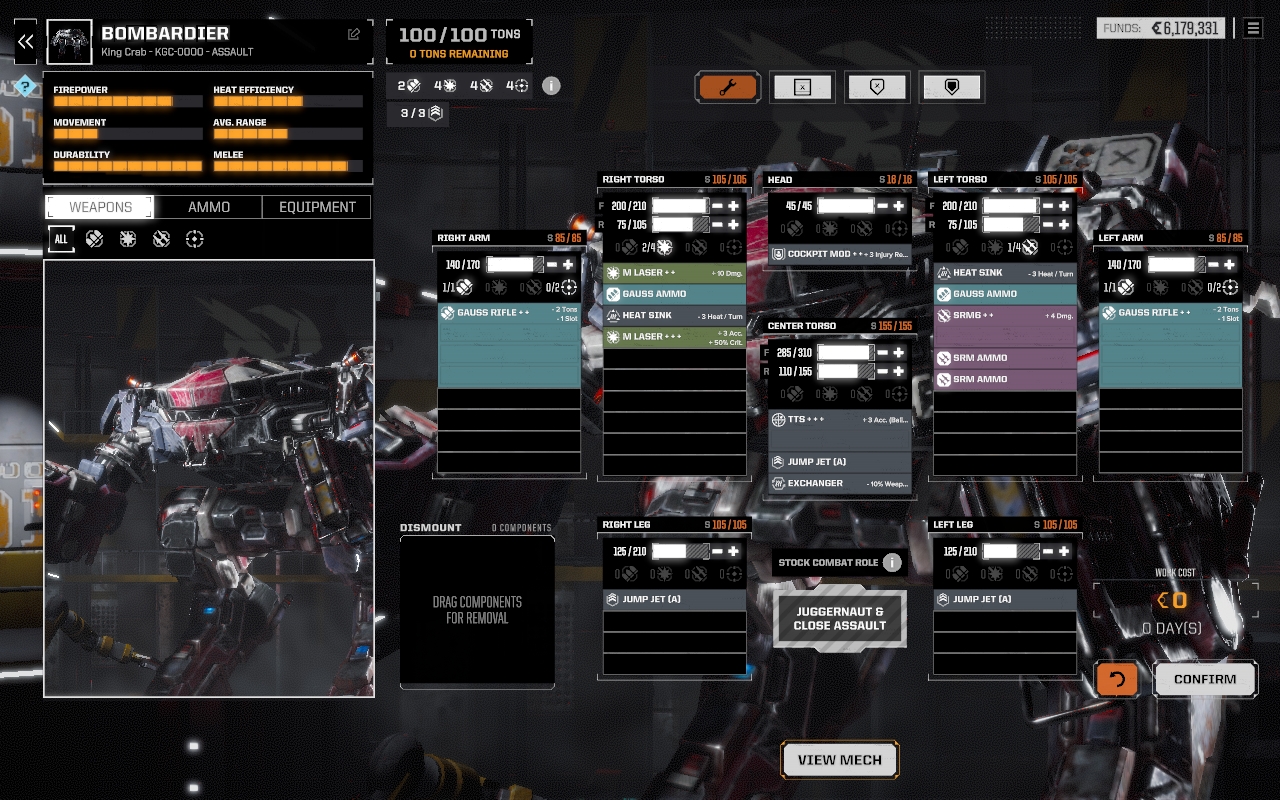Switch to the Ammo tab
The width and height of the screenshot is (1280, 800).
tap(209, 207)
